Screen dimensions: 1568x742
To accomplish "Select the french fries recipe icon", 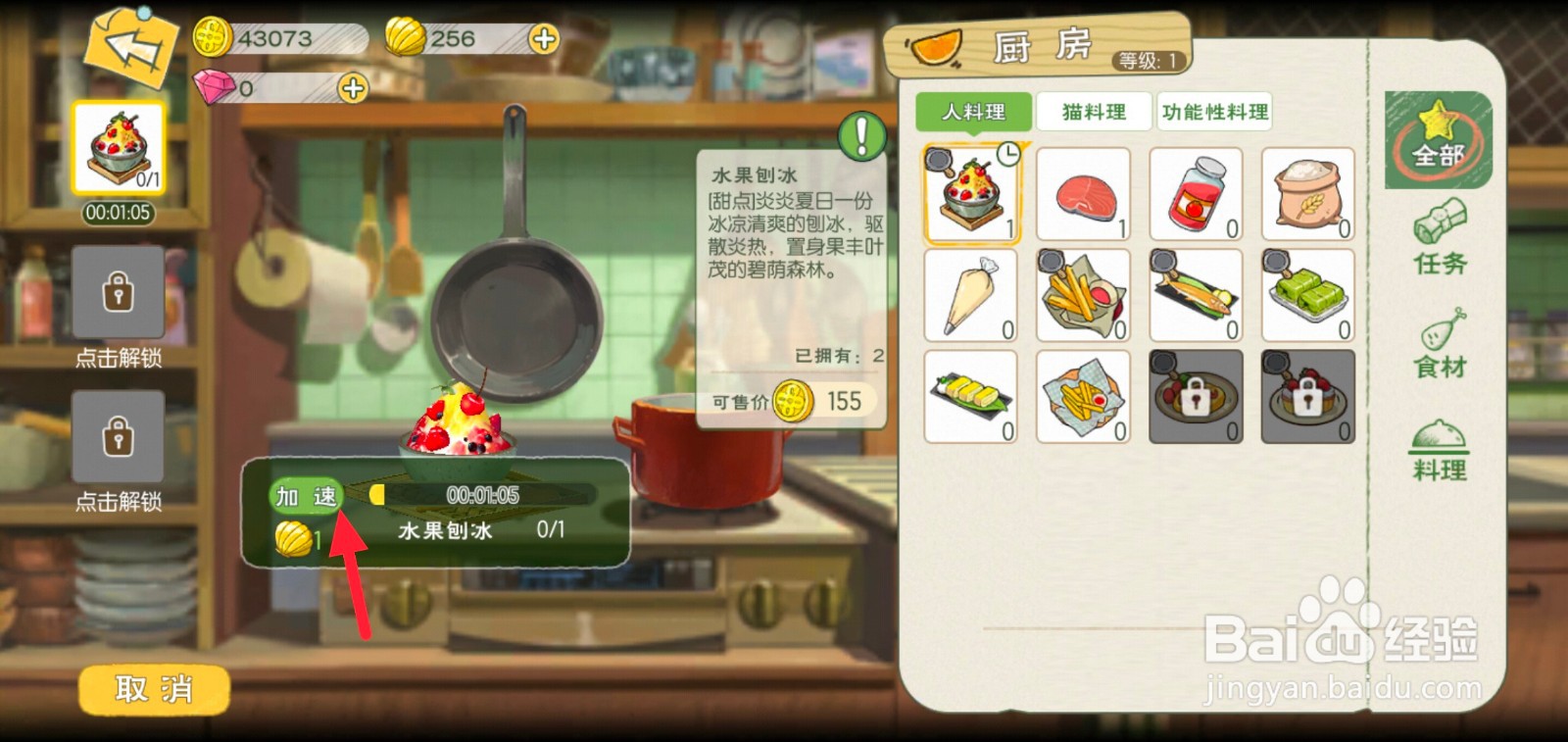I will coord(1084,294).
